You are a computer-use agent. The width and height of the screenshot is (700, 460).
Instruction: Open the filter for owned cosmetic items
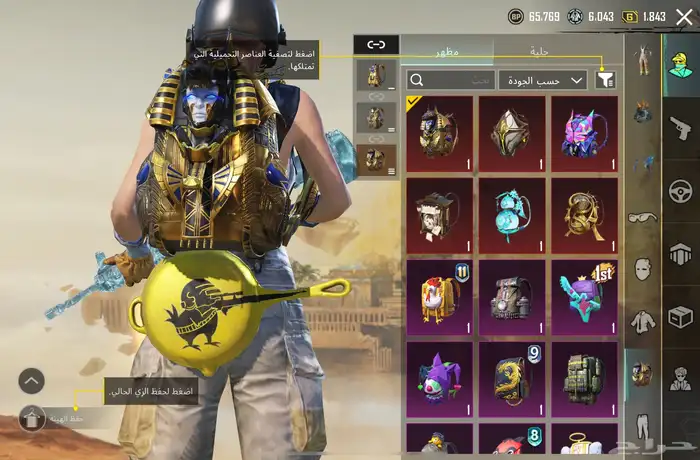click(605, 80)
